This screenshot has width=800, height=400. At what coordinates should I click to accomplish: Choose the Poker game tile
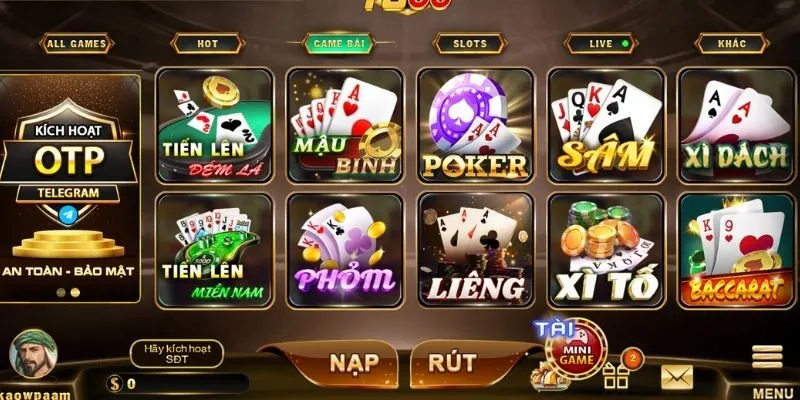[475, 126]
